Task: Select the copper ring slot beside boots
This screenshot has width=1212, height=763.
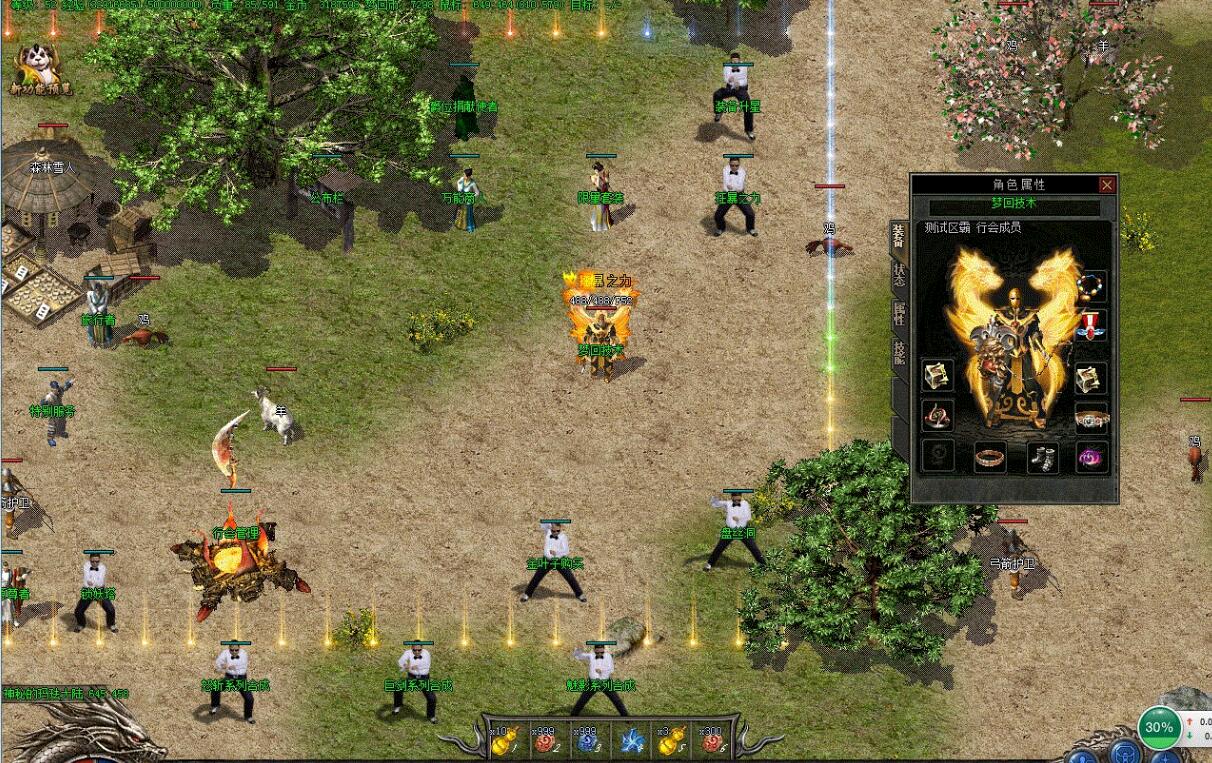Action: [x=989, y=457]
